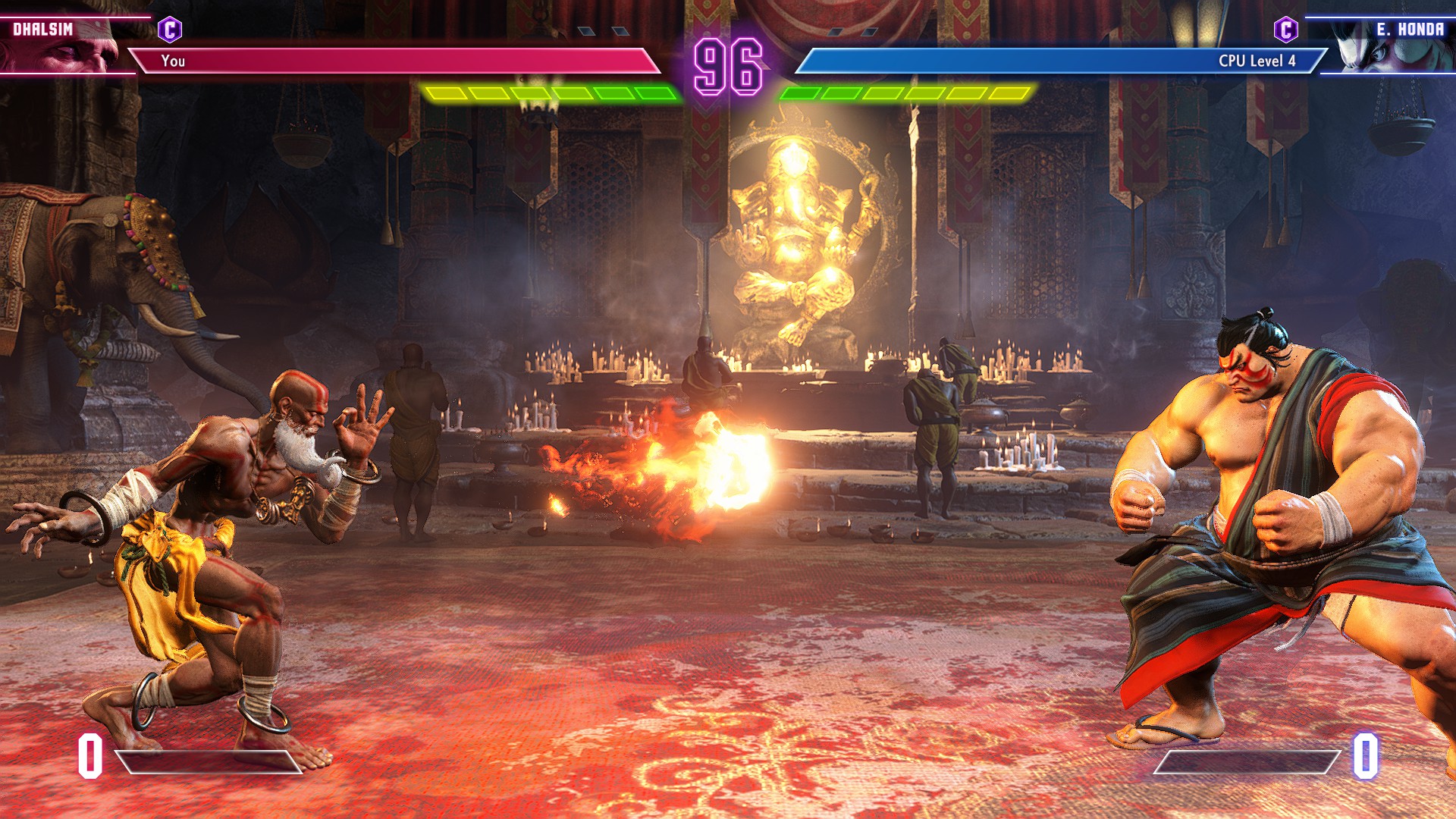The height and width of the screenshot is (819, 1456).
Task: Select the control type badge beside Dhalsim
Action: pos(170,30)
